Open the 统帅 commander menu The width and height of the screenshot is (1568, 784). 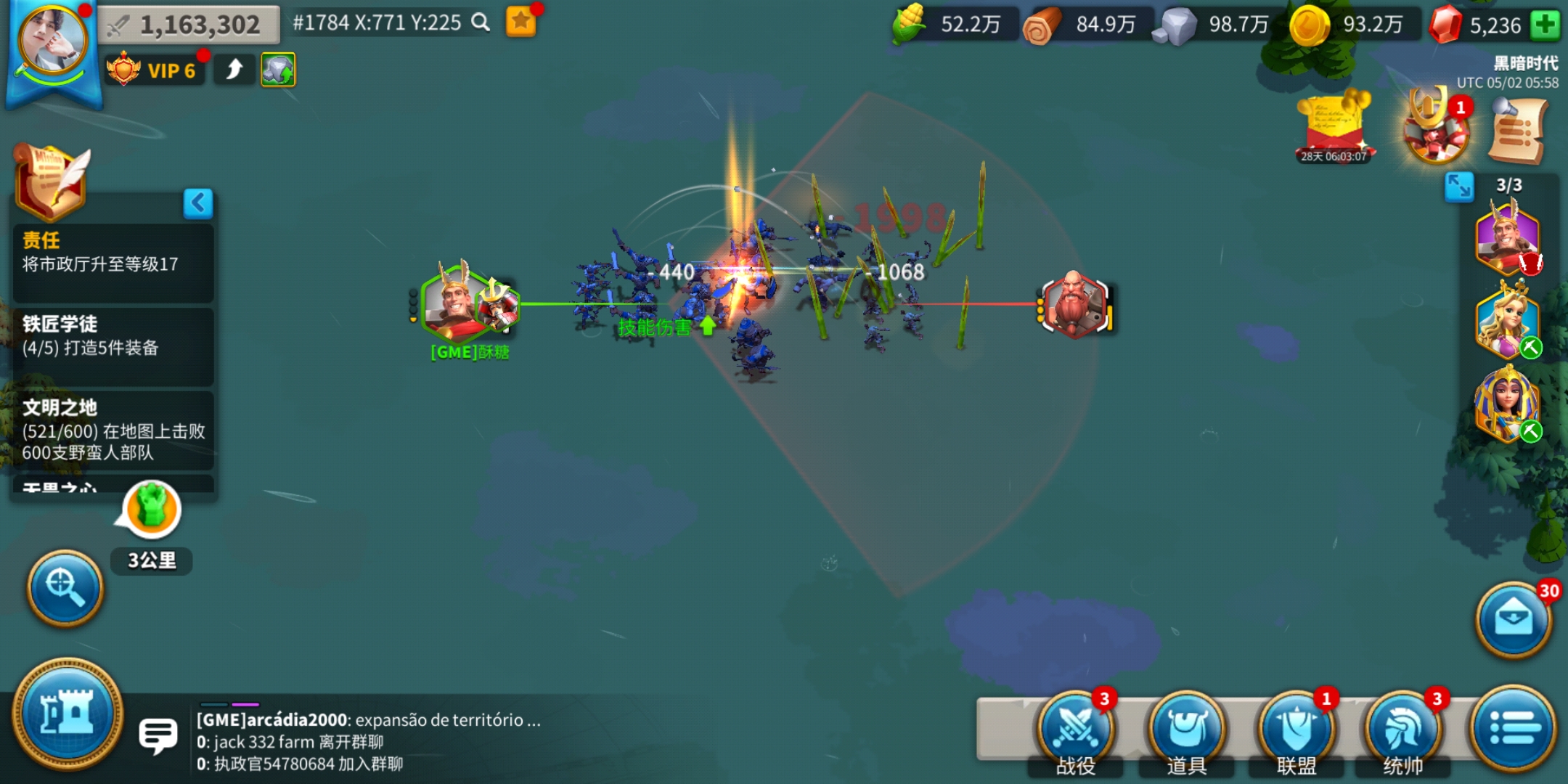tap(1403, 730)
